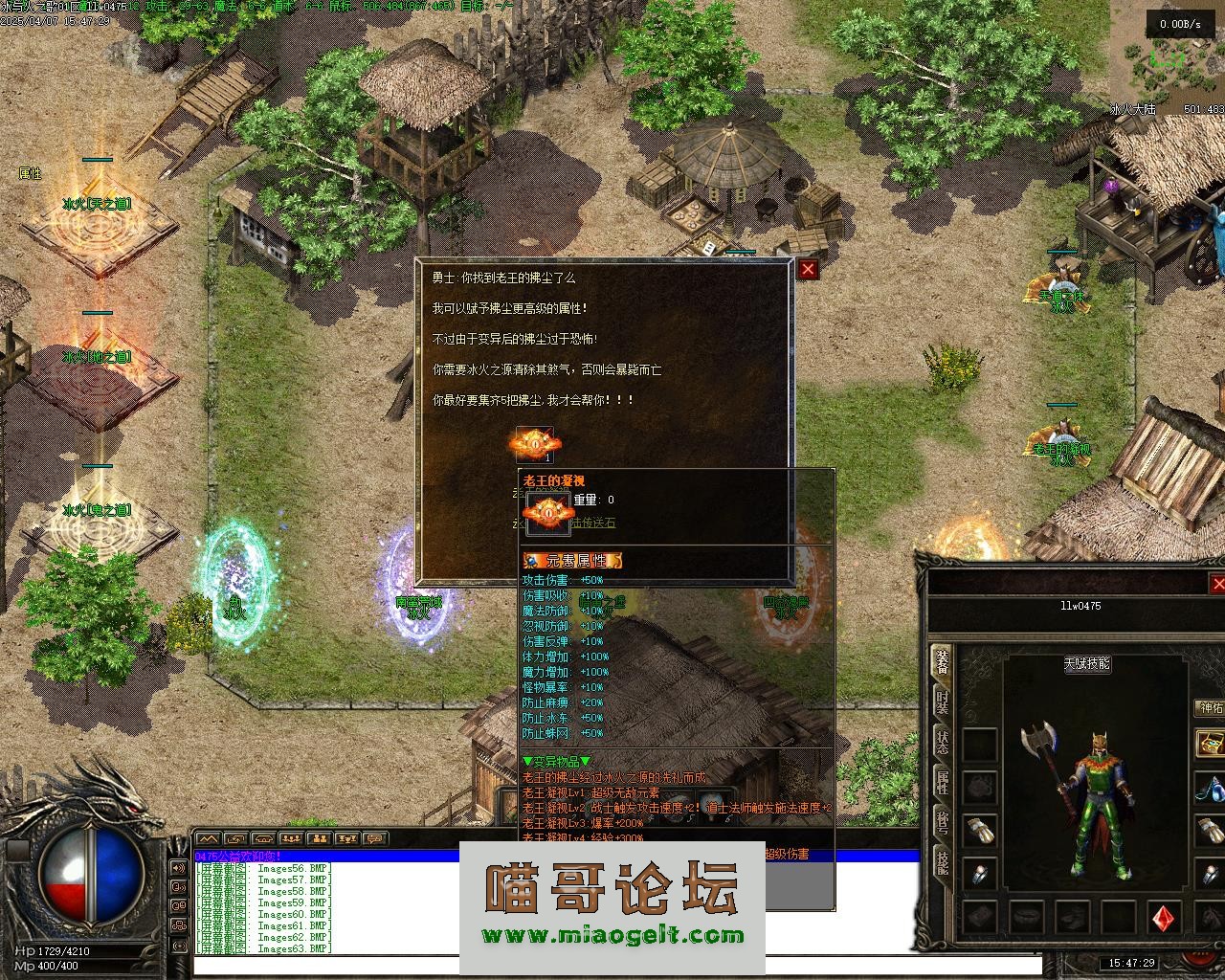Click the 神佑 button
This screenshot has width=1225, height=980.
click(1210, 708)
